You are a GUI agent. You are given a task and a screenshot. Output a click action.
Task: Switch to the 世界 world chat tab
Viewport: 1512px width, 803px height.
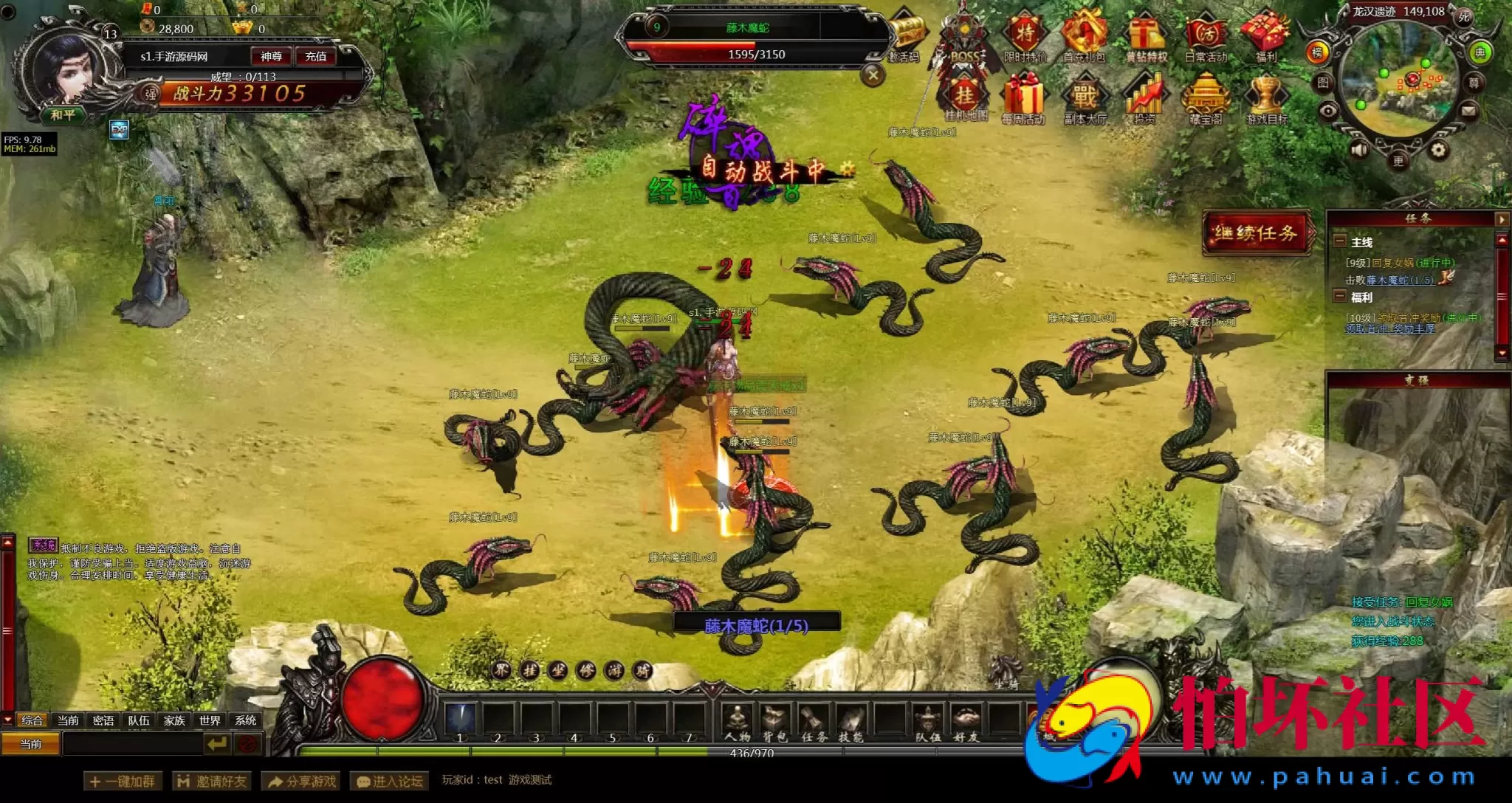pyautogui.click(x=210, y=720)
